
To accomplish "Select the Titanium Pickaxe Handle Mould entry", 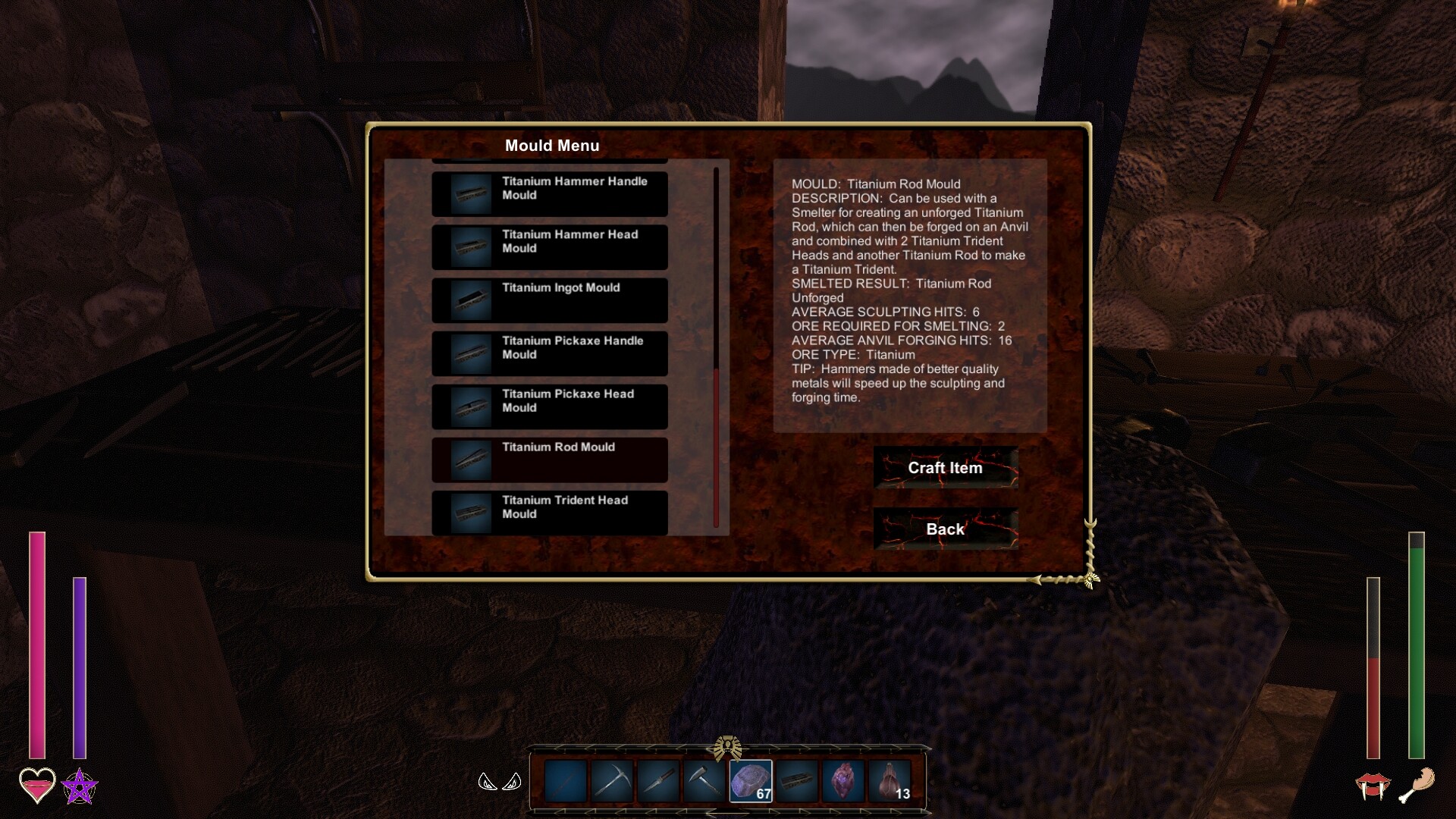I will coord(549,353).
